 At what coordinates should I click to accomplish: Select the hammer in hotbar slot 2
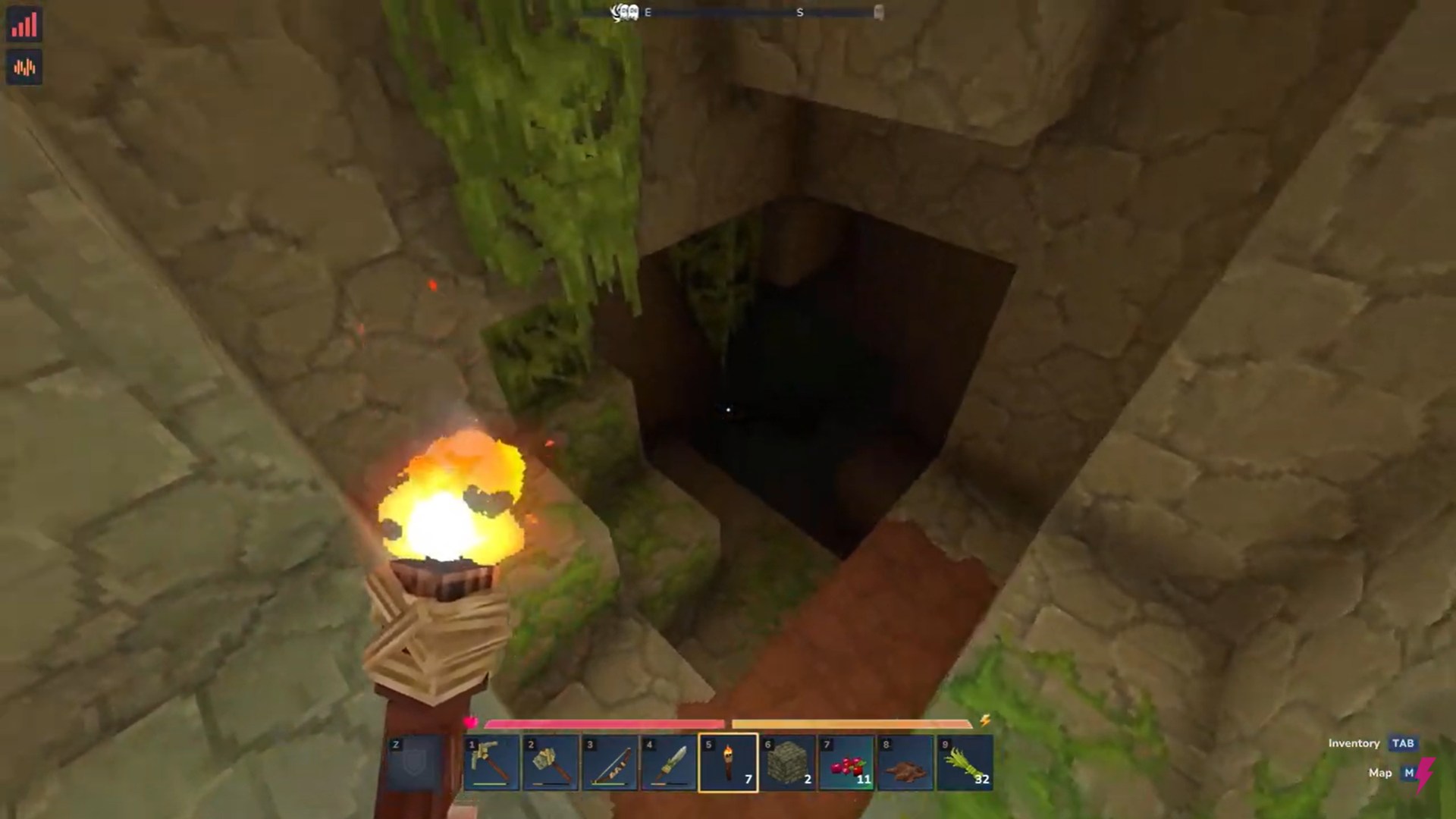pyautogui.click(x=551, y=762)
